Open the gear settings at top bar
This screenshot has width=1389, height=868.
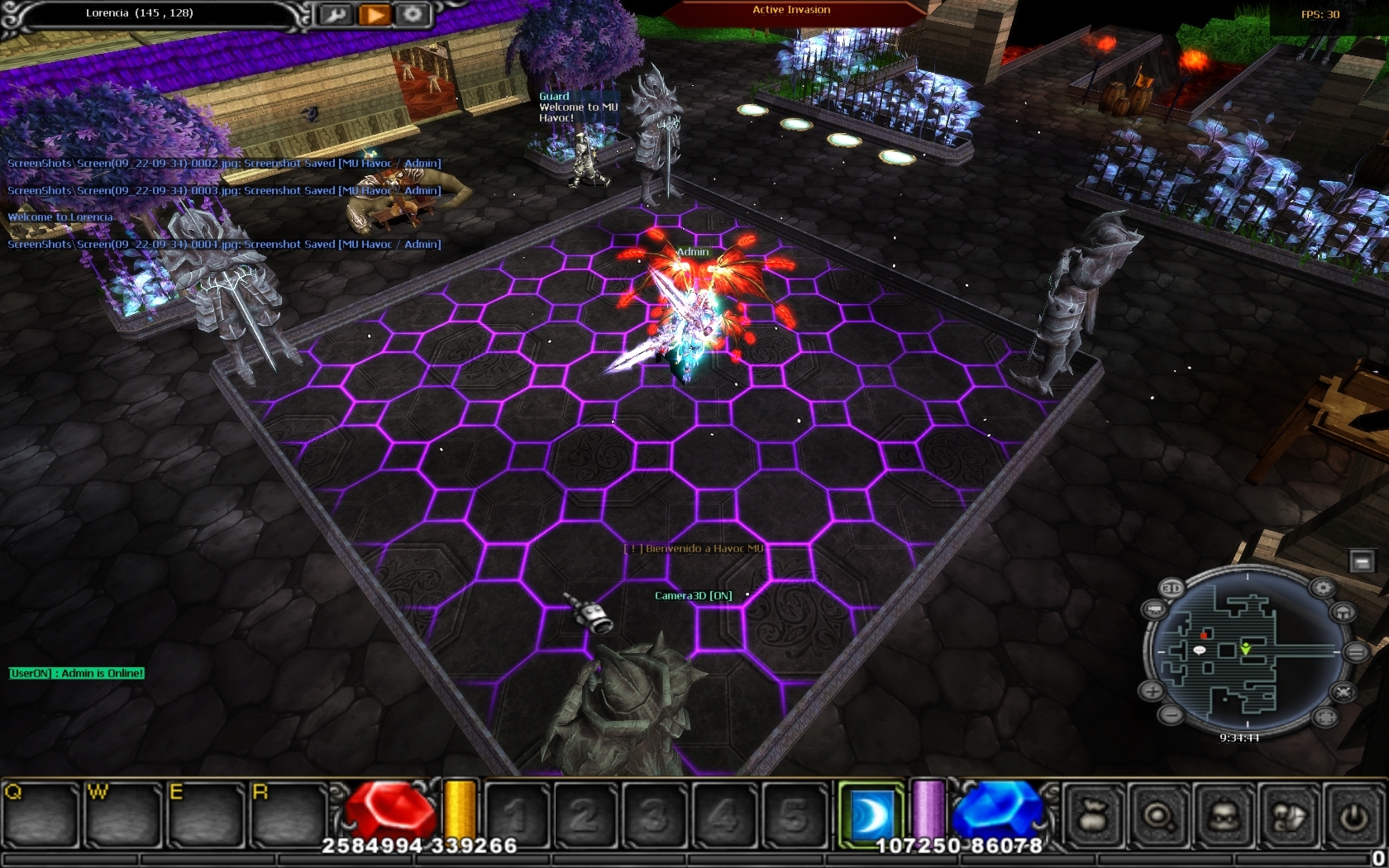coord(412,15)
